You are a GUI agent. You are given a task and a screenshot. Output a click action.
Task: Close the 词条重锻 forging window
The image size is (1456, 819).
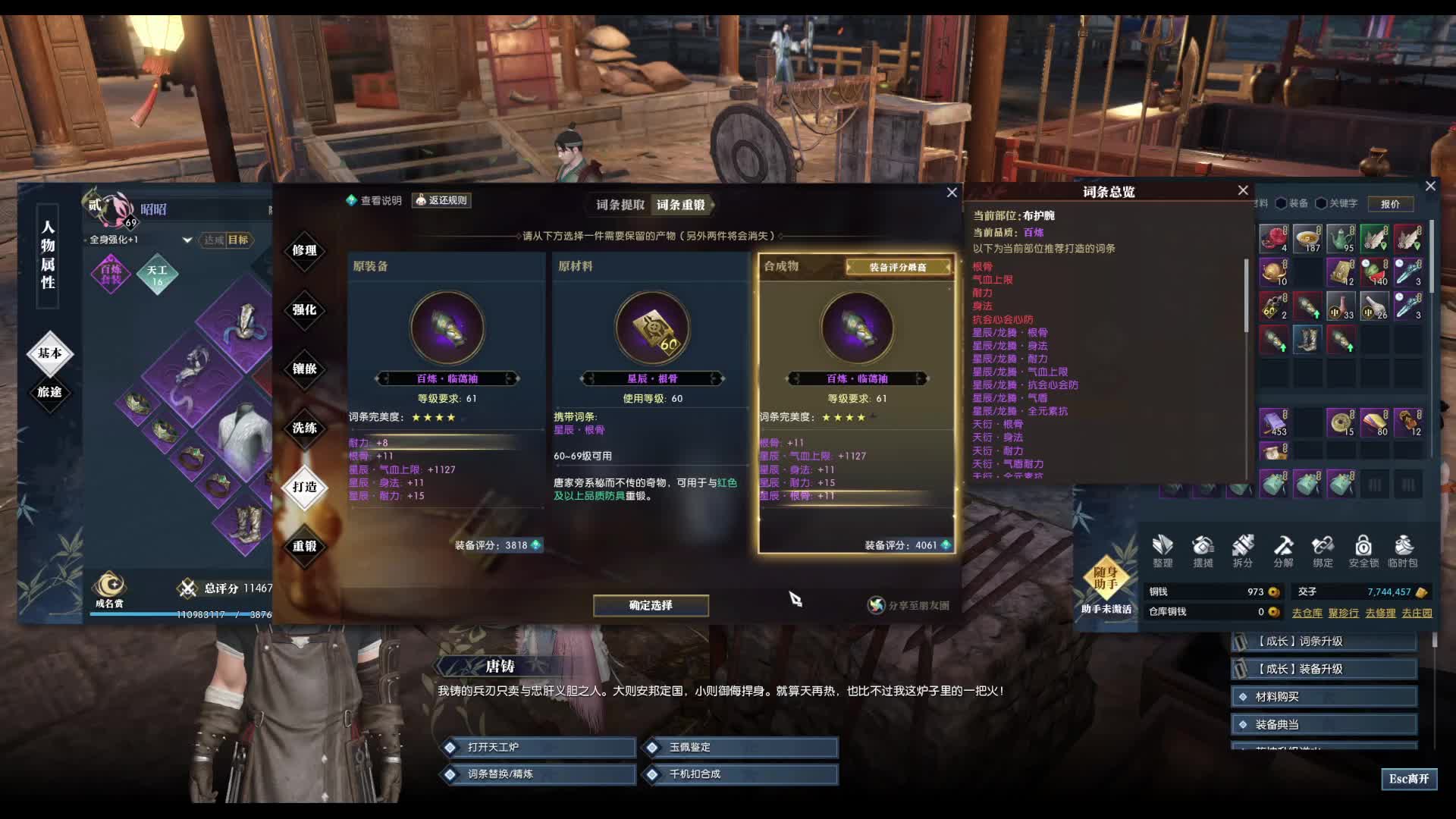tap(952, 193)
